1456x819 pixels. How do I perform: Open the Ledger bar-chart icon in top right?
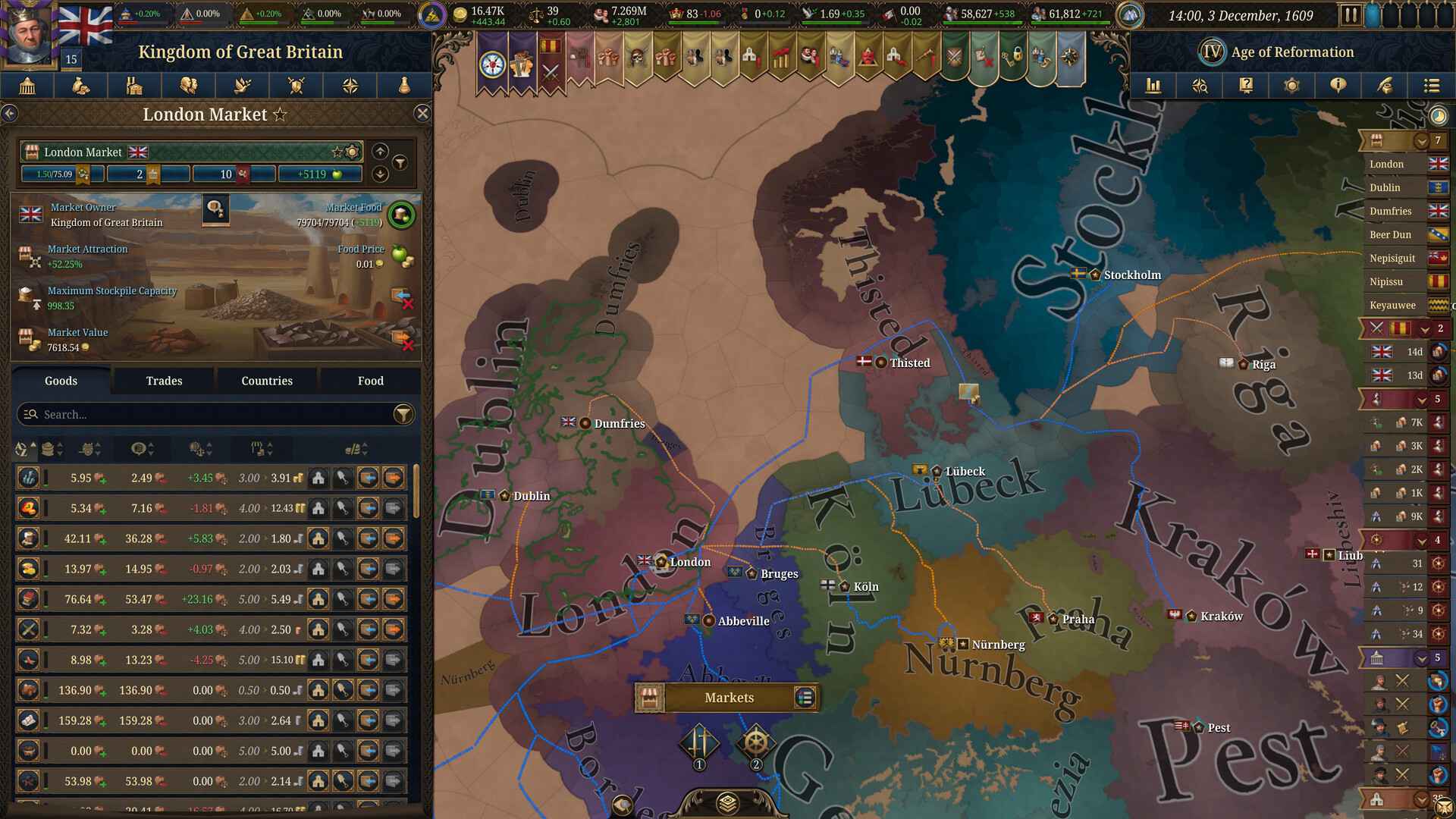(x=1154, y=86)
